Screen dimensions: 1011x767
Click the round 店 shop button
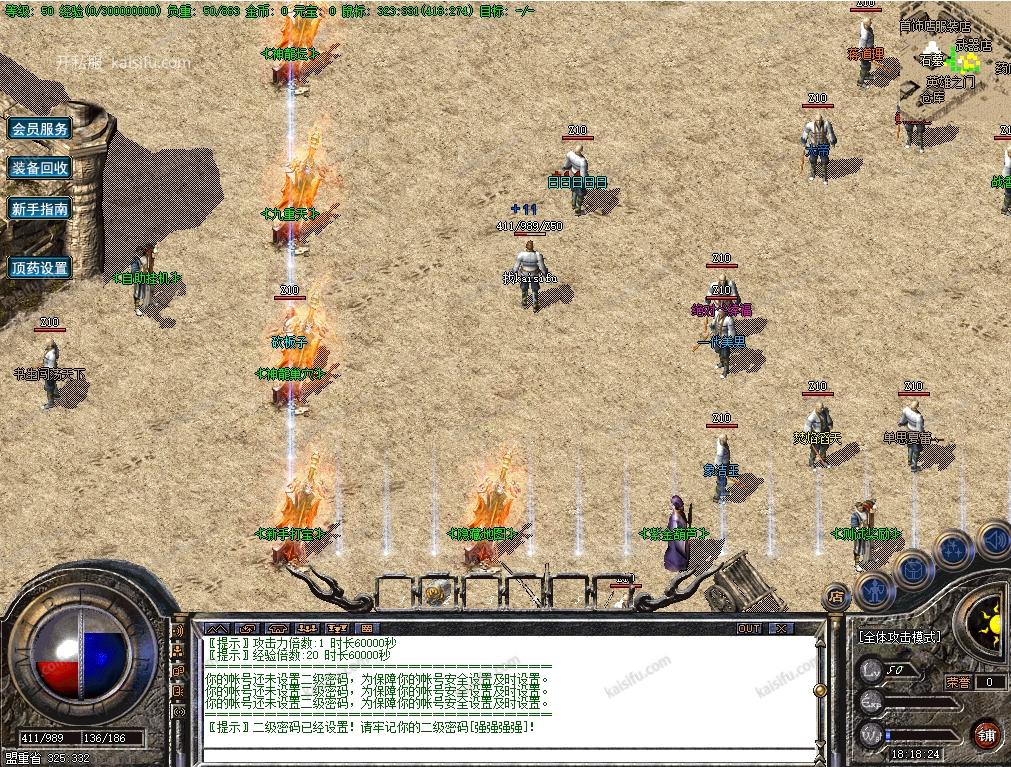pos(836,597)
